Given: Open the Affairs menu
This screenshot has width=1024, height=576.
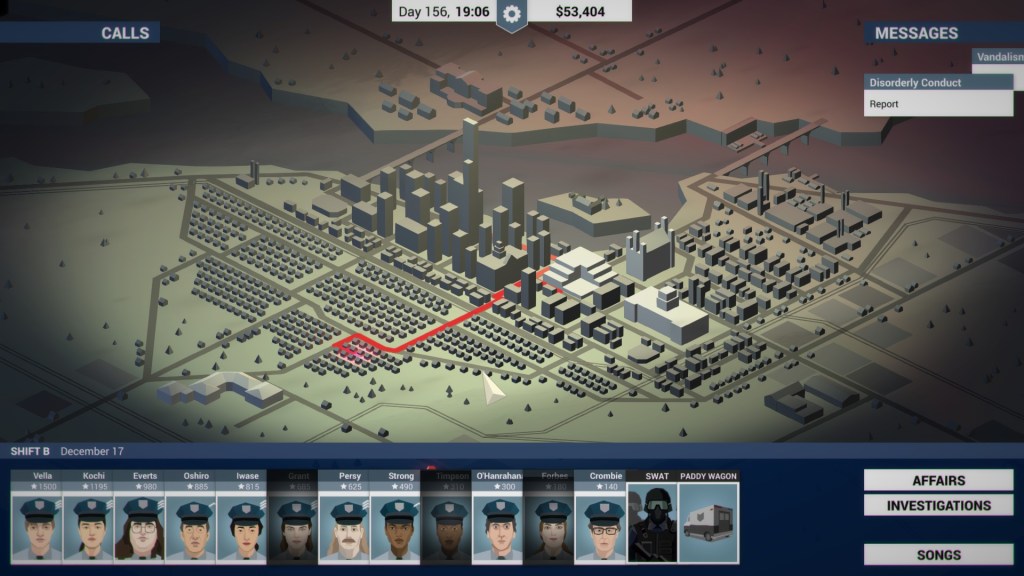Looking at the screenshot, I should point(938,481).
